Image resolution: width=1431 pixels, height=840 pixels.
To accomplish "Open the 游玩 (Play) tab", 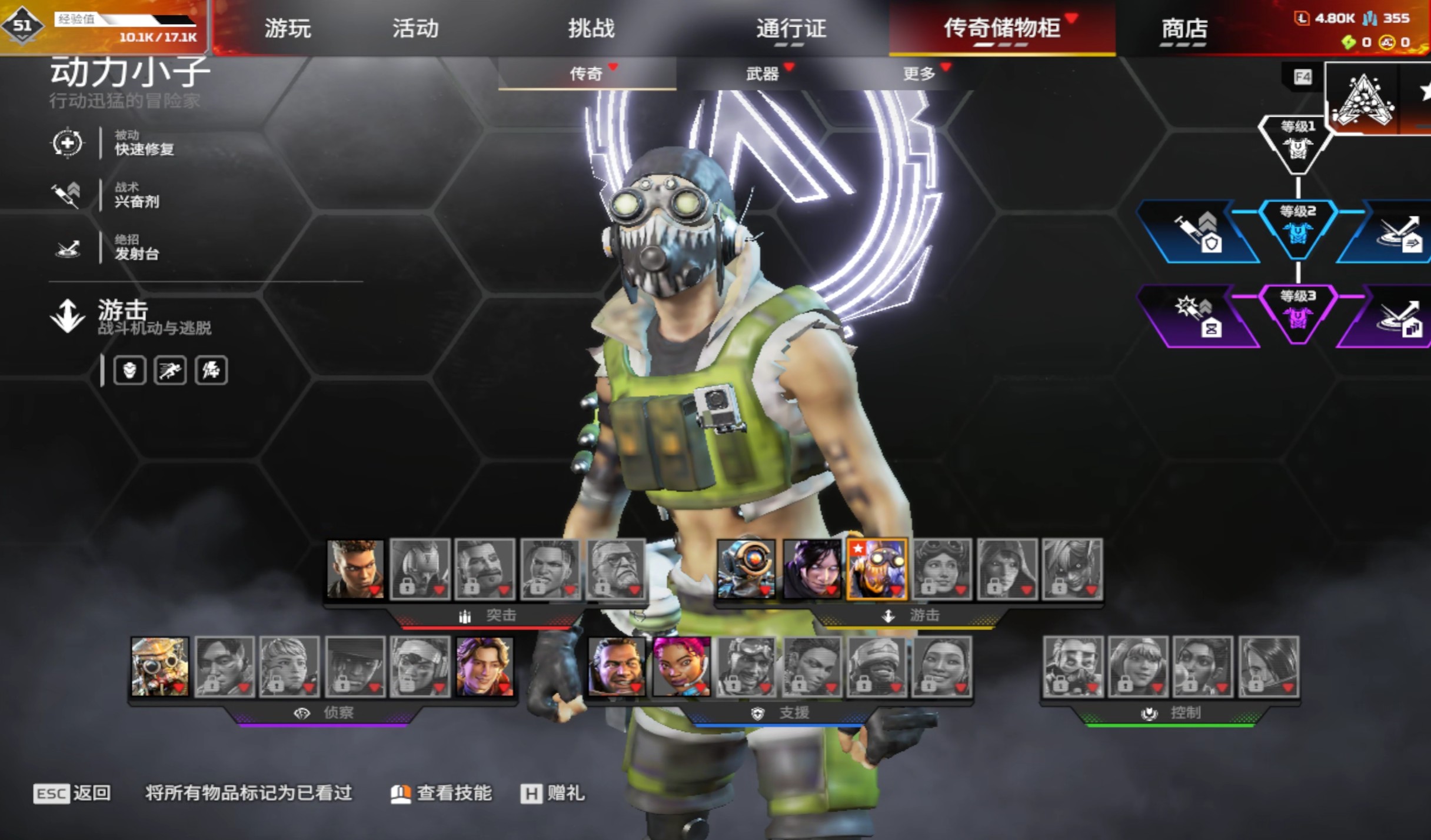I will coord(287,28).
